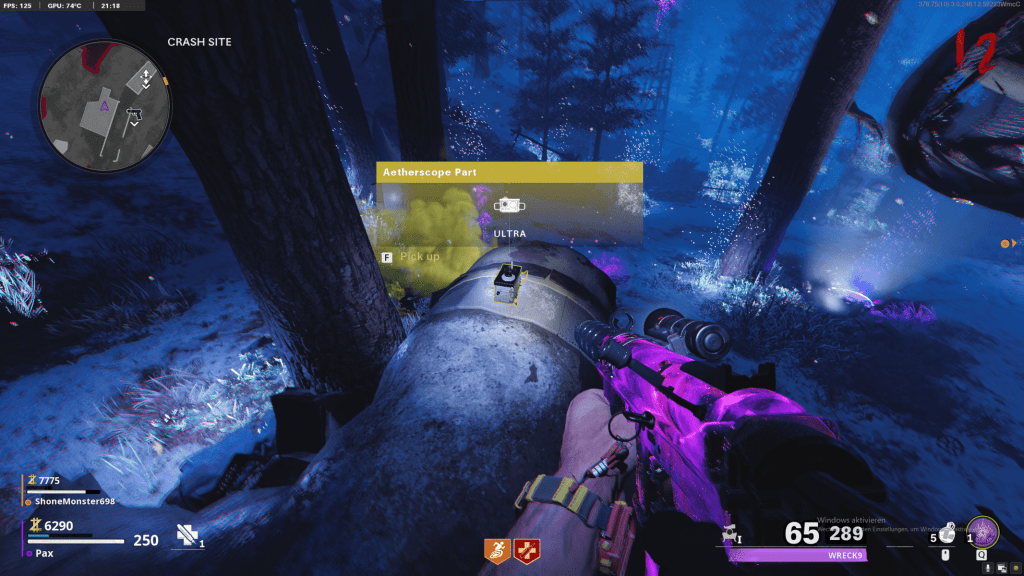Click the player name Pax
This screenshot has width=1024, height=576.
43,552
